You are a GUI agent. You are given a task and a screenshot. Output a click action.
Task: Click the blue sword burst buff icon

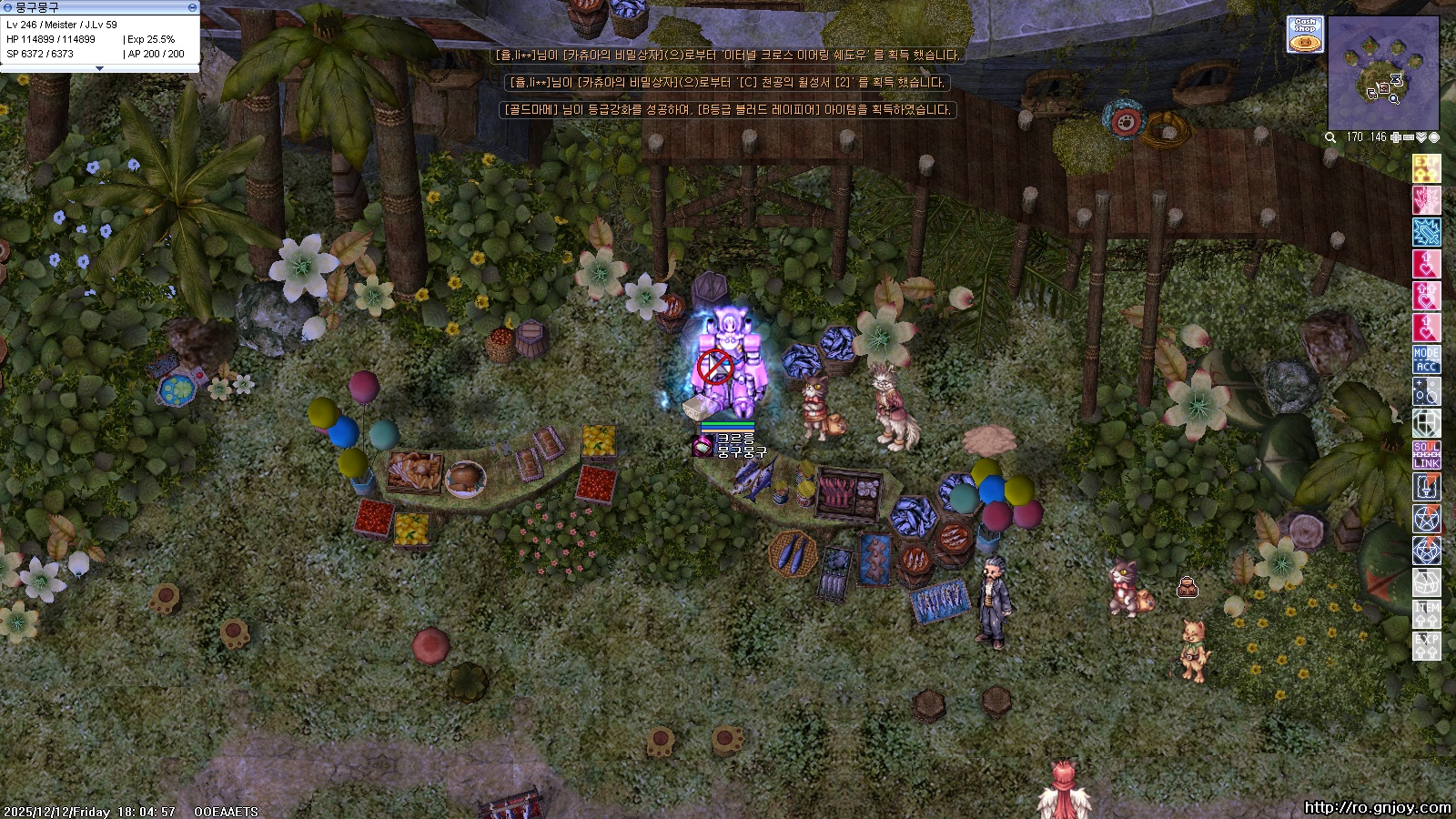pyautogui.click(x=1426, y=232)
